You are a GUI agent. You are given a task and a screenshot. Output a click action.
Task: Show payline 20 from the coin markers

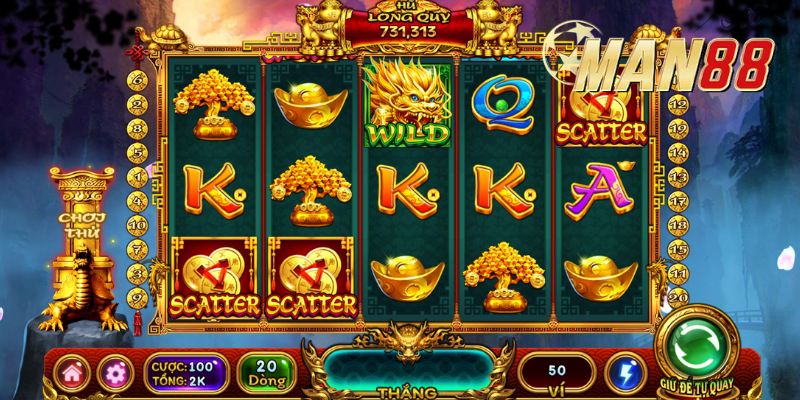(x=678, y=297)
